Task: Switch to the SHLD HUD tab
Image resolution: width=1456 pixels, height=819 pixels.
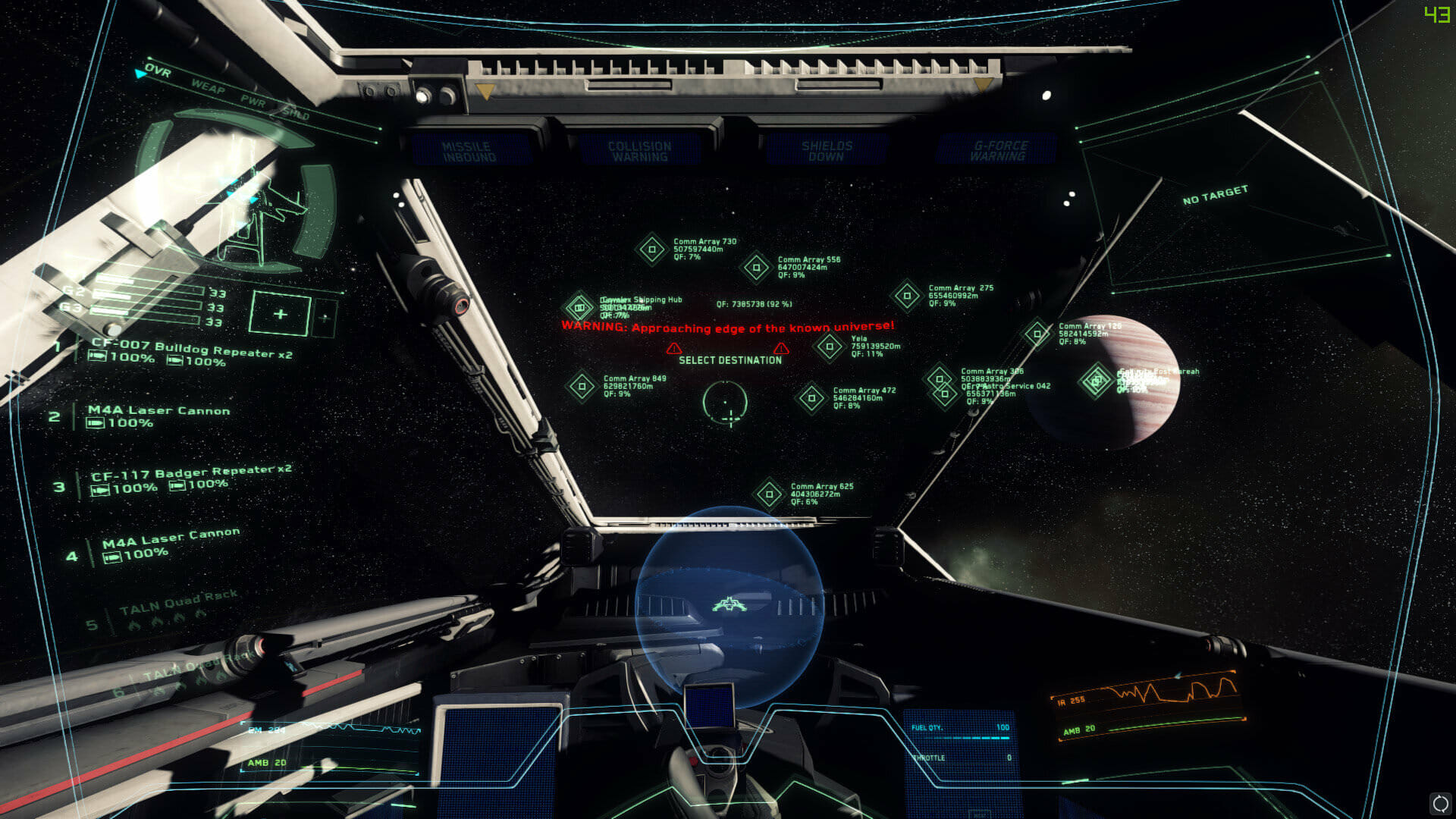Action: tap(296, 115)
